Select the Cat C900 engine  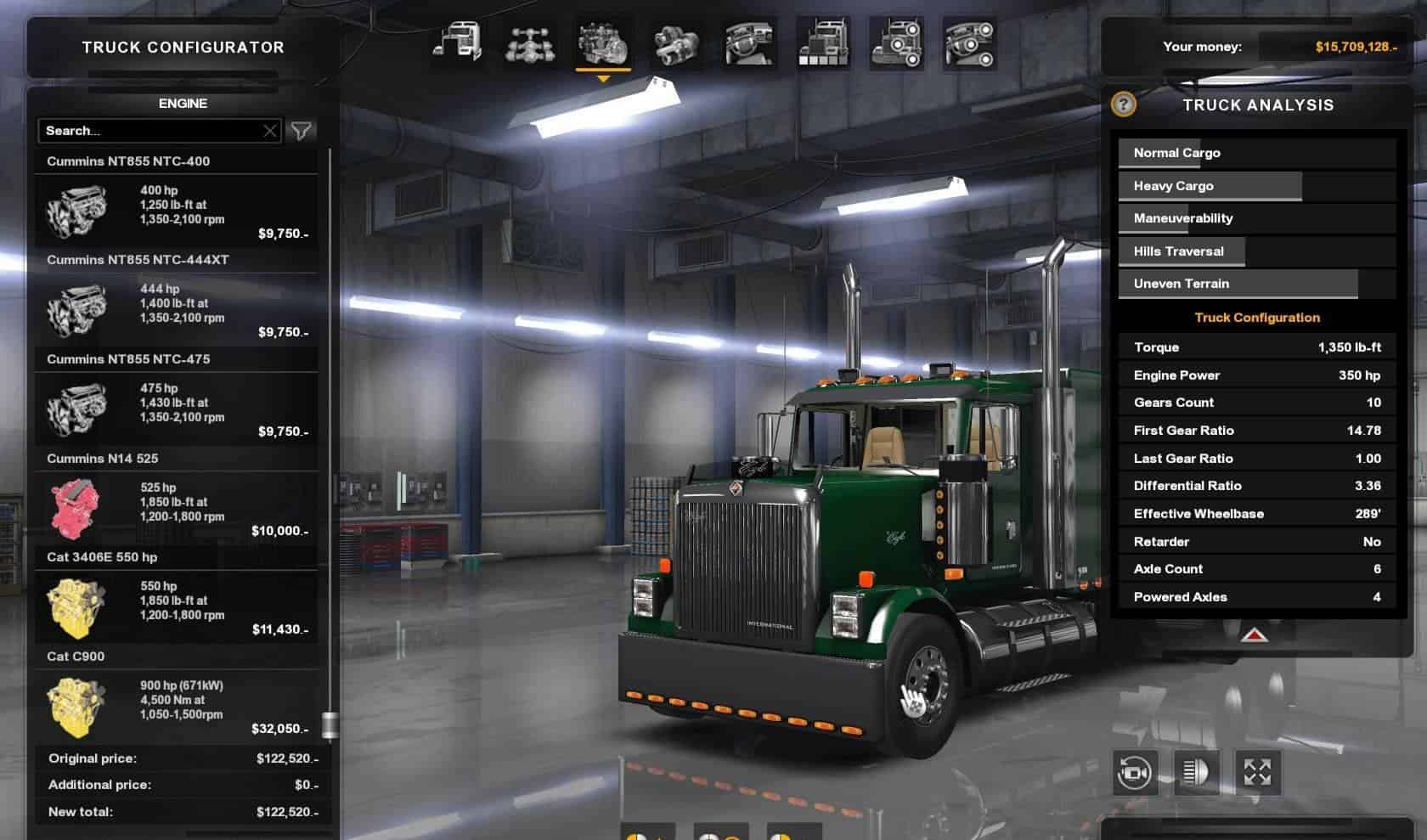177,707
